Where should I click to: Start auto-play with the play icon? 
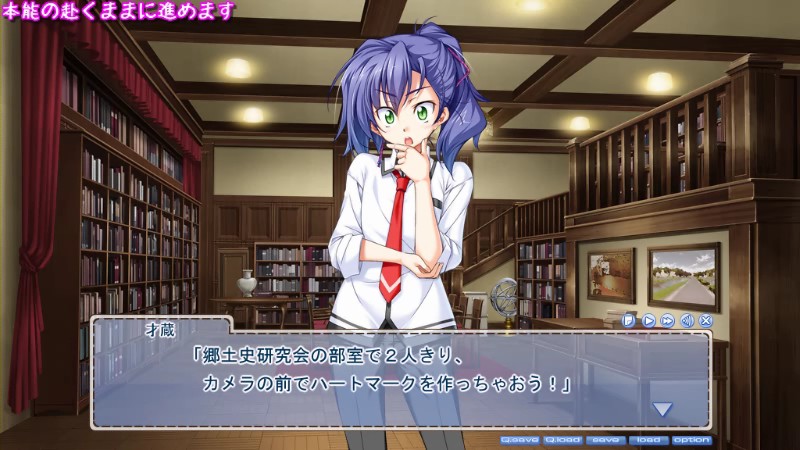pos(648,321)
